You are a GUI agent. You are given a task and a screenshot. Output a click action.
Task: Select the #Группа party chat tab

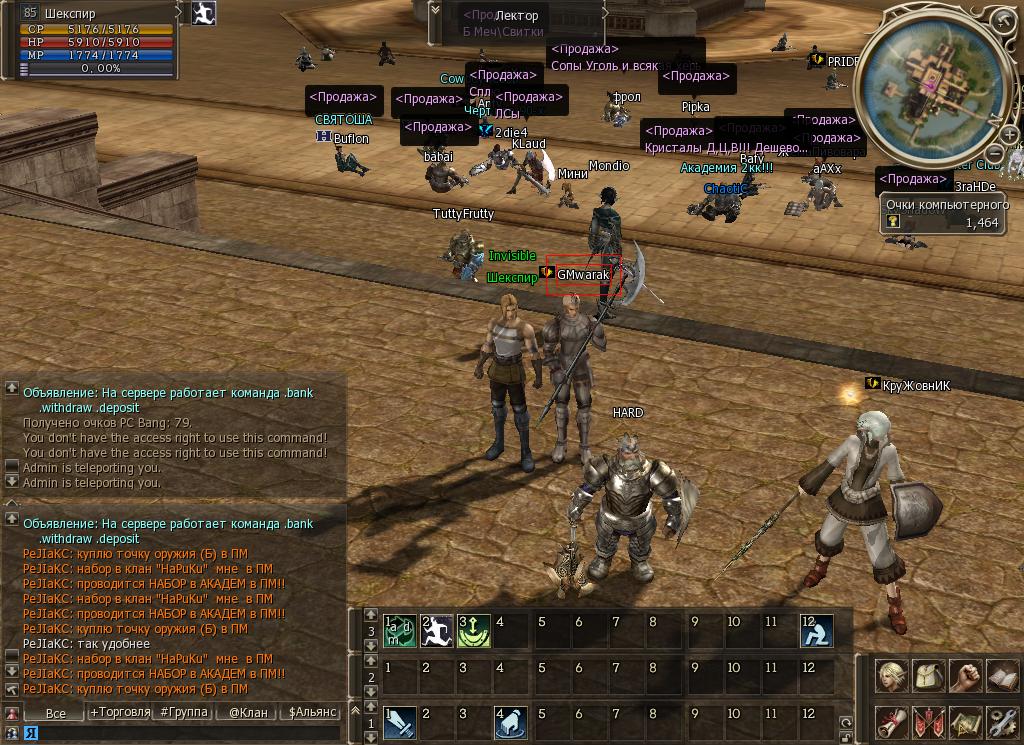click(x=184, y=713)
